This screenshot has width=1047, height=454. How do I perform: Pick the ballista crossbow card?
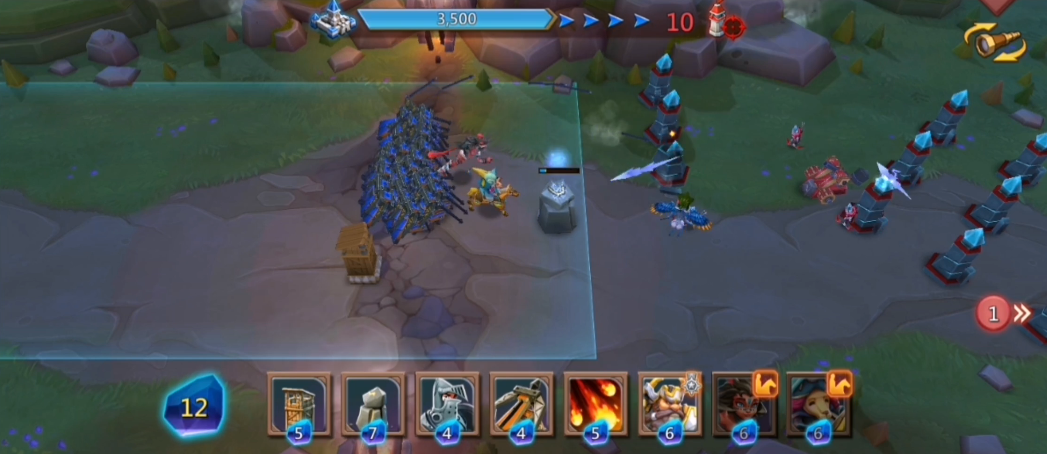pos(521,404)
